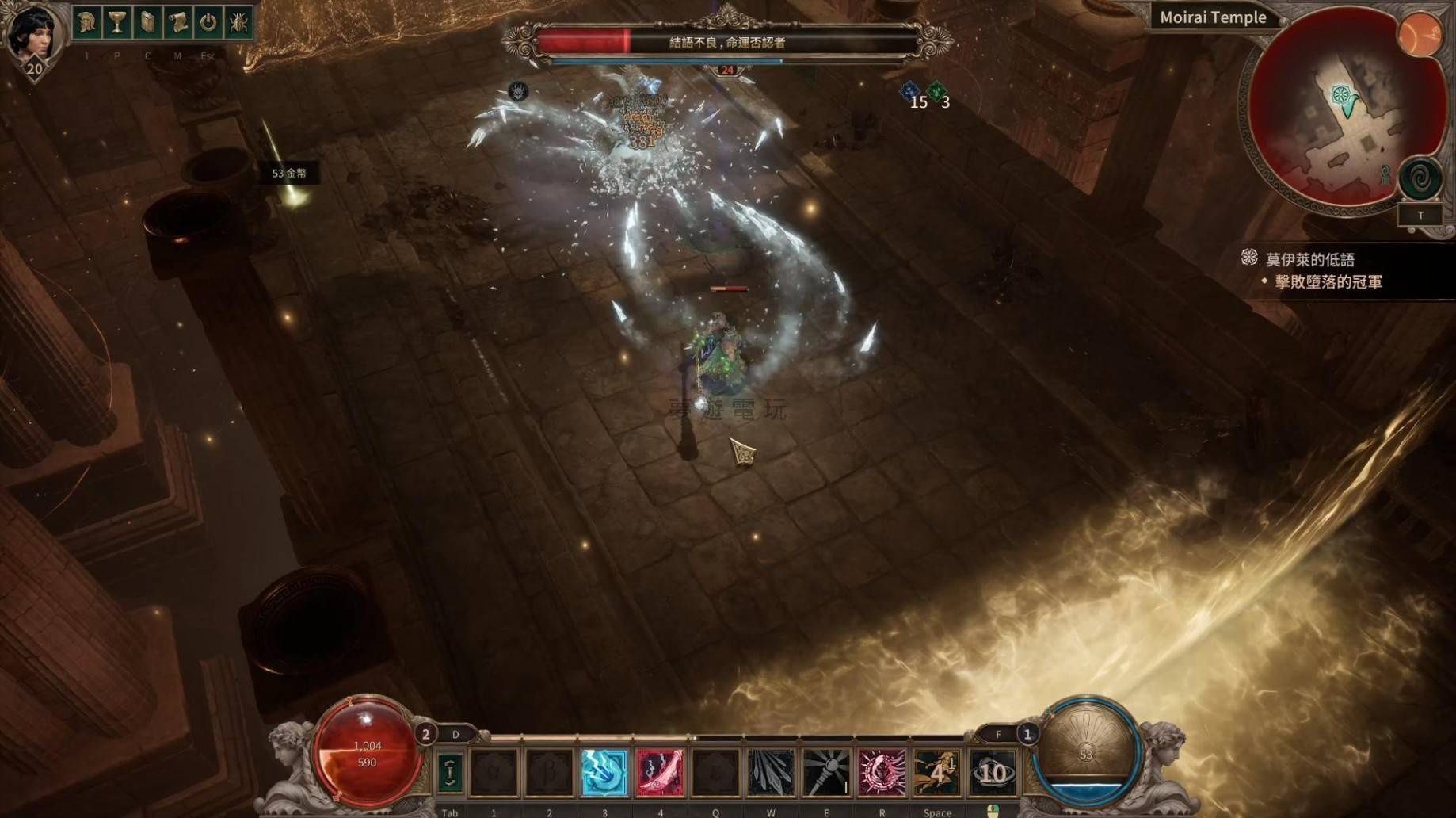The width and height of the screenshot is (1456, 818).
Task: Click the 53 金幣 gold loot label
Action: (290, 173)
